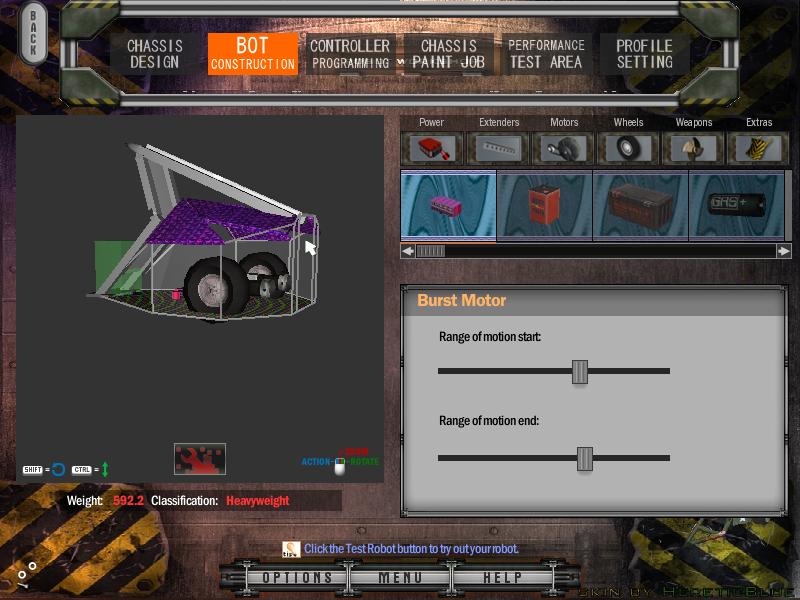
Task: Click the component list right scroll arrow
Action: pos(784,251)
